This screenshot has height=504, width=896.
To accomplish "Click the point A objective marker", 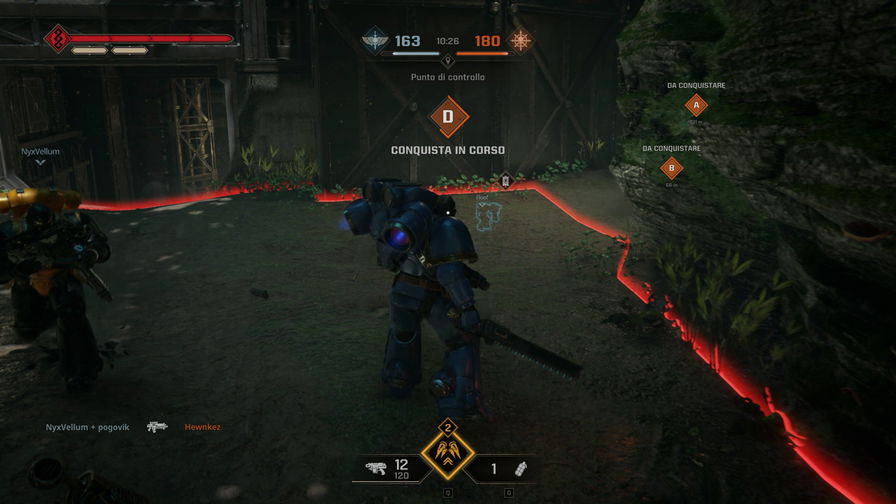I will [696, 105].
